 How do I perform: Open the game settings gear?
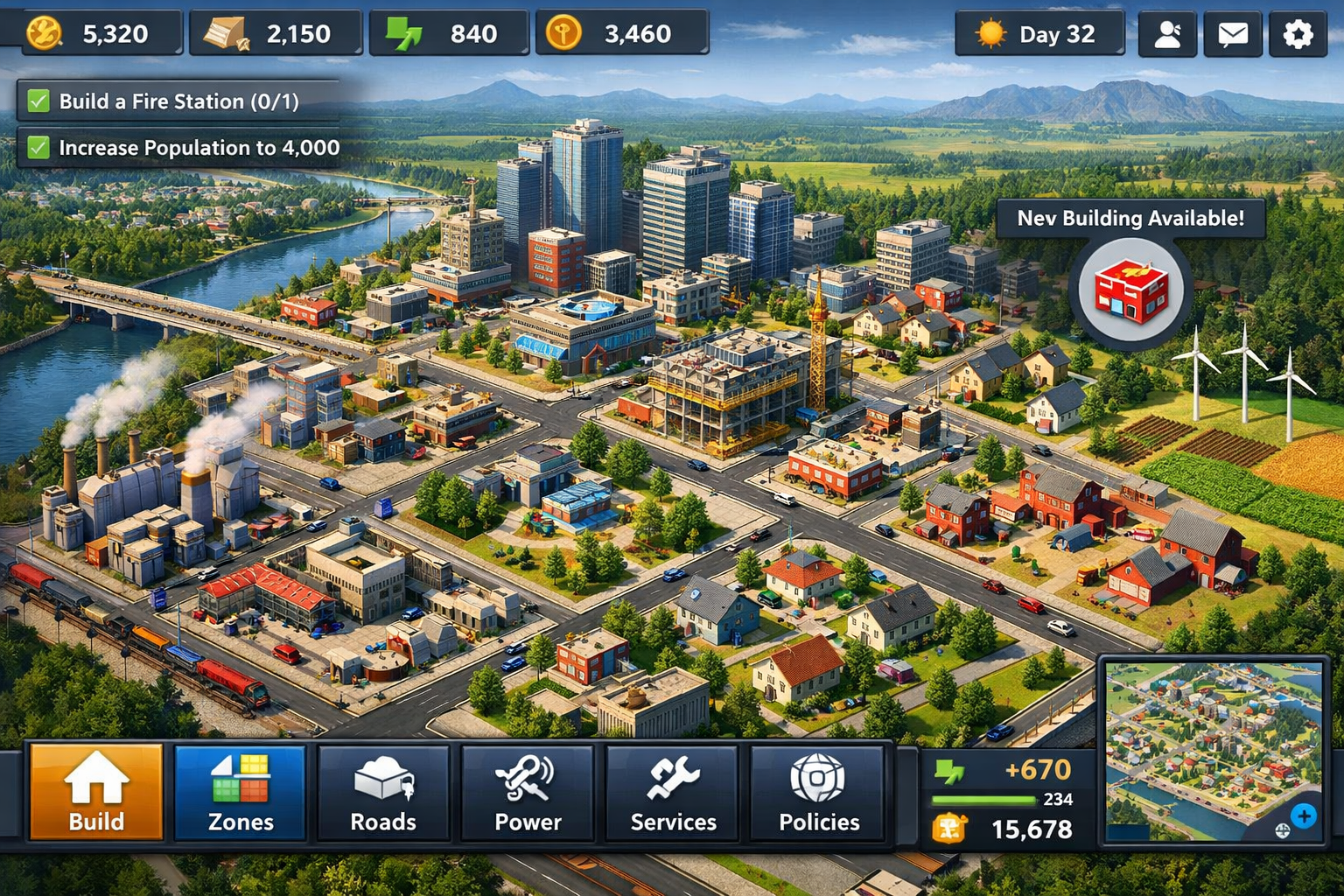[x=1298, y=34]
